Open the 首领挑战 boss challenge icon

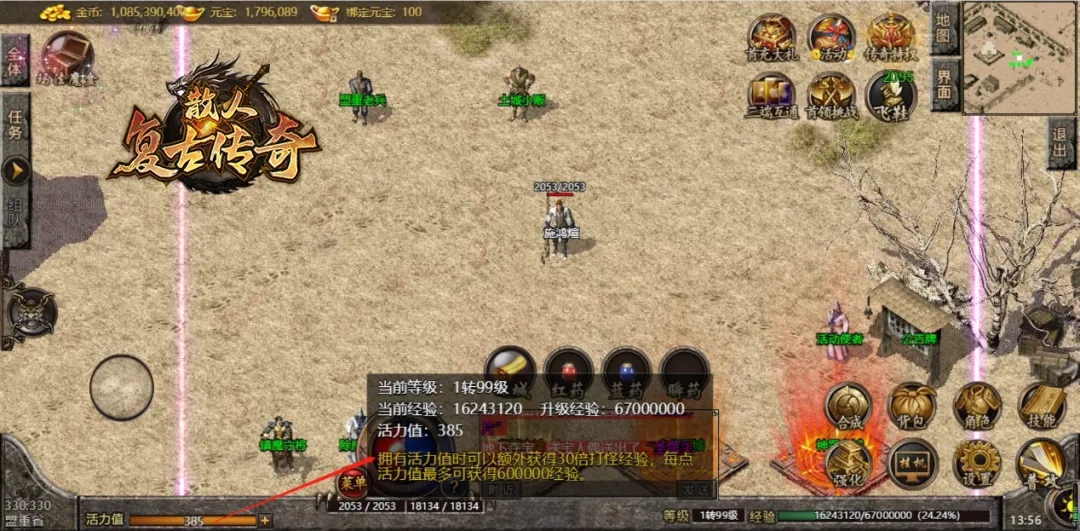pyautogui.click(x=831, y=96)
